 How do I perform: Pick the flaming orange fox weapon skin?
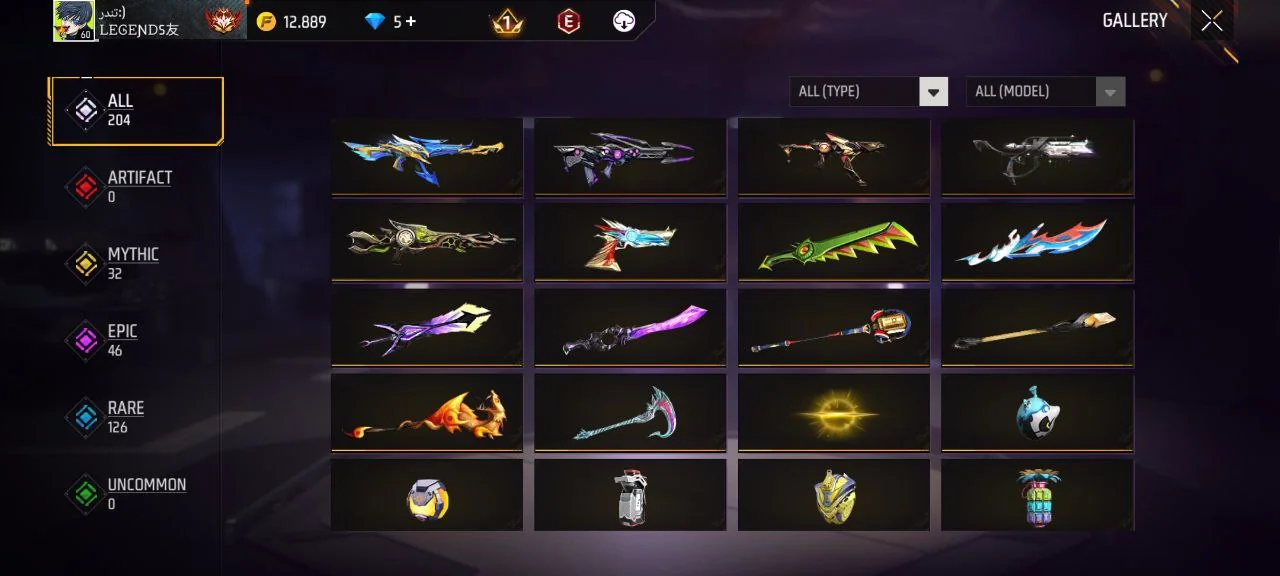pyautogui.click(x=427, y=413)
